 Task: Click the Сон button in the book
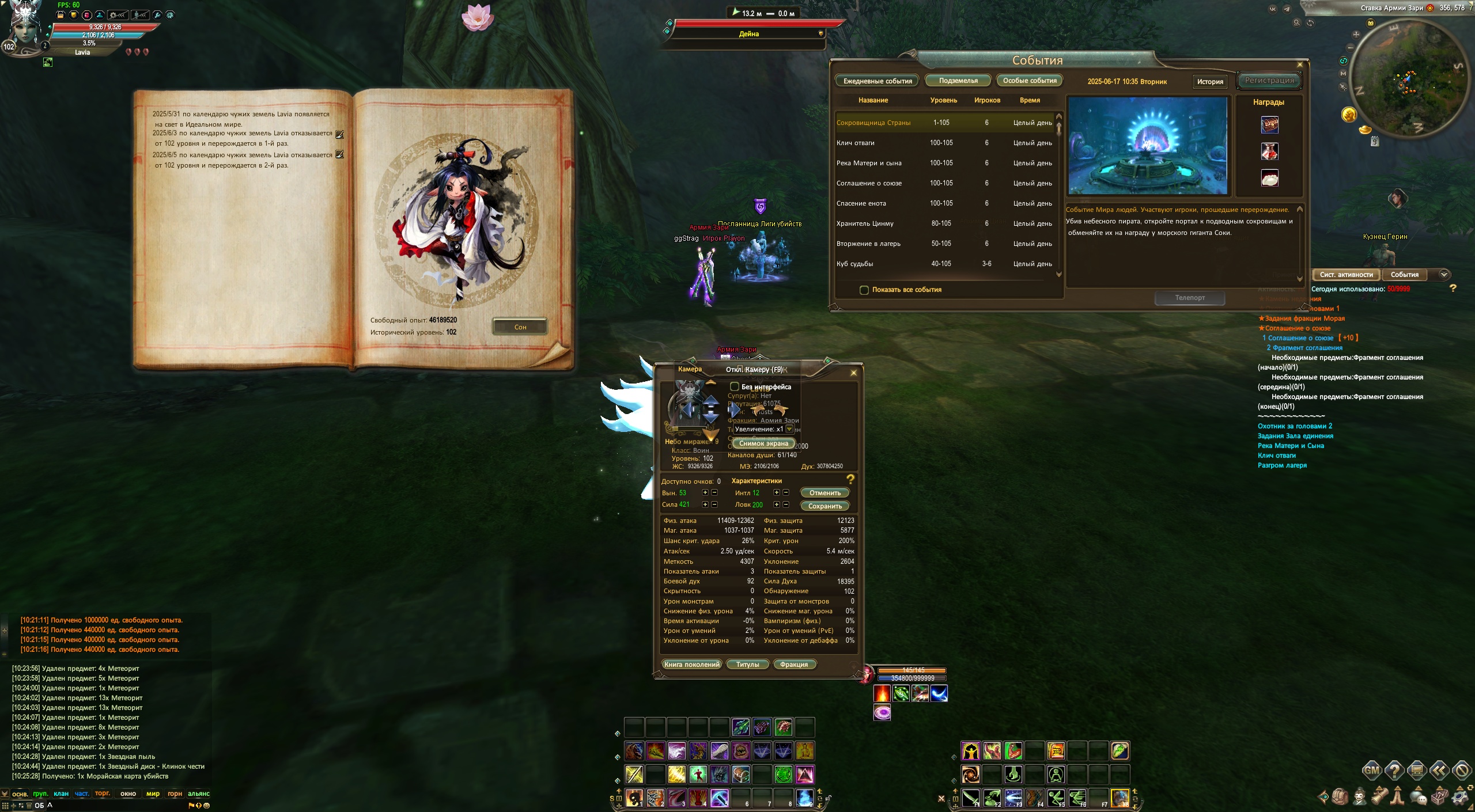[x=520, y=327]
